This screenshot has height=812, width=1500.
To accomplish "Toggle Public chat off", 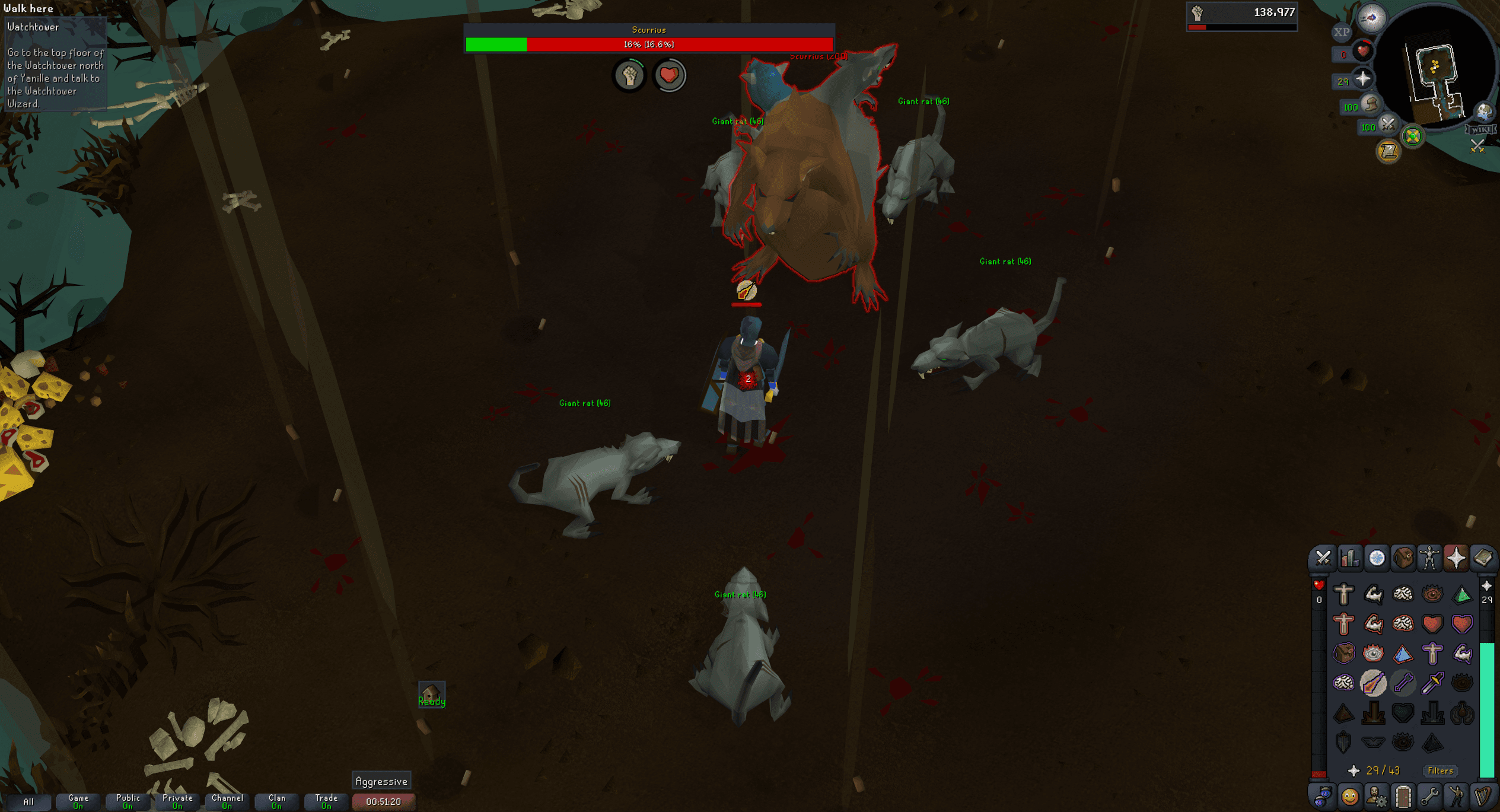I will (128, 800).
